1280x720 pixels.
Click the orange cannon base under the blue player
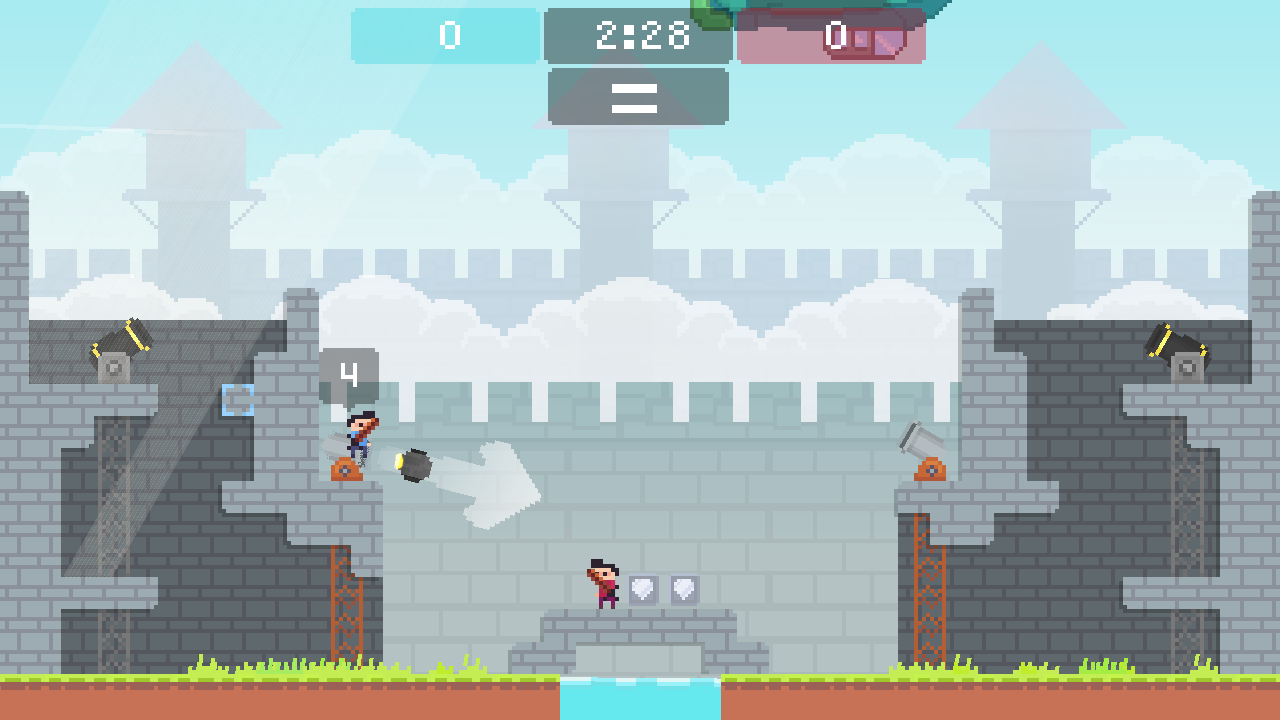tap(348, 468)
